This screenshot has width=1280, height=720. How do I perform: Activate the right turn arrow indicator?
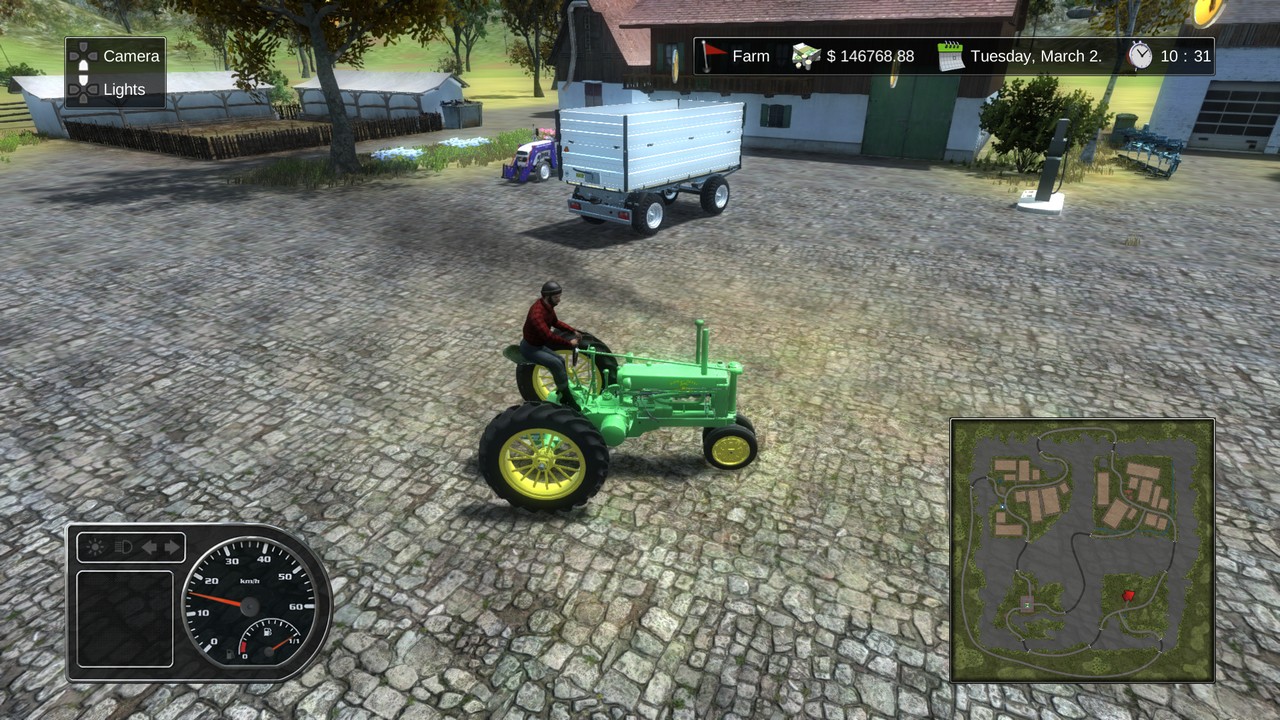tap(172, 547)
